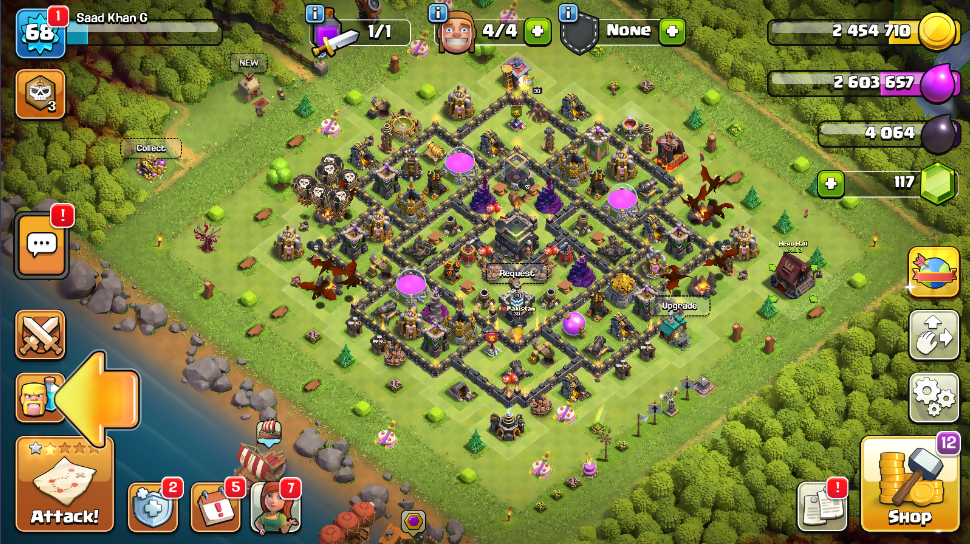Viewport: 970px width, 544px height.
Task: Open the chat panel
Action: point(40,244)
